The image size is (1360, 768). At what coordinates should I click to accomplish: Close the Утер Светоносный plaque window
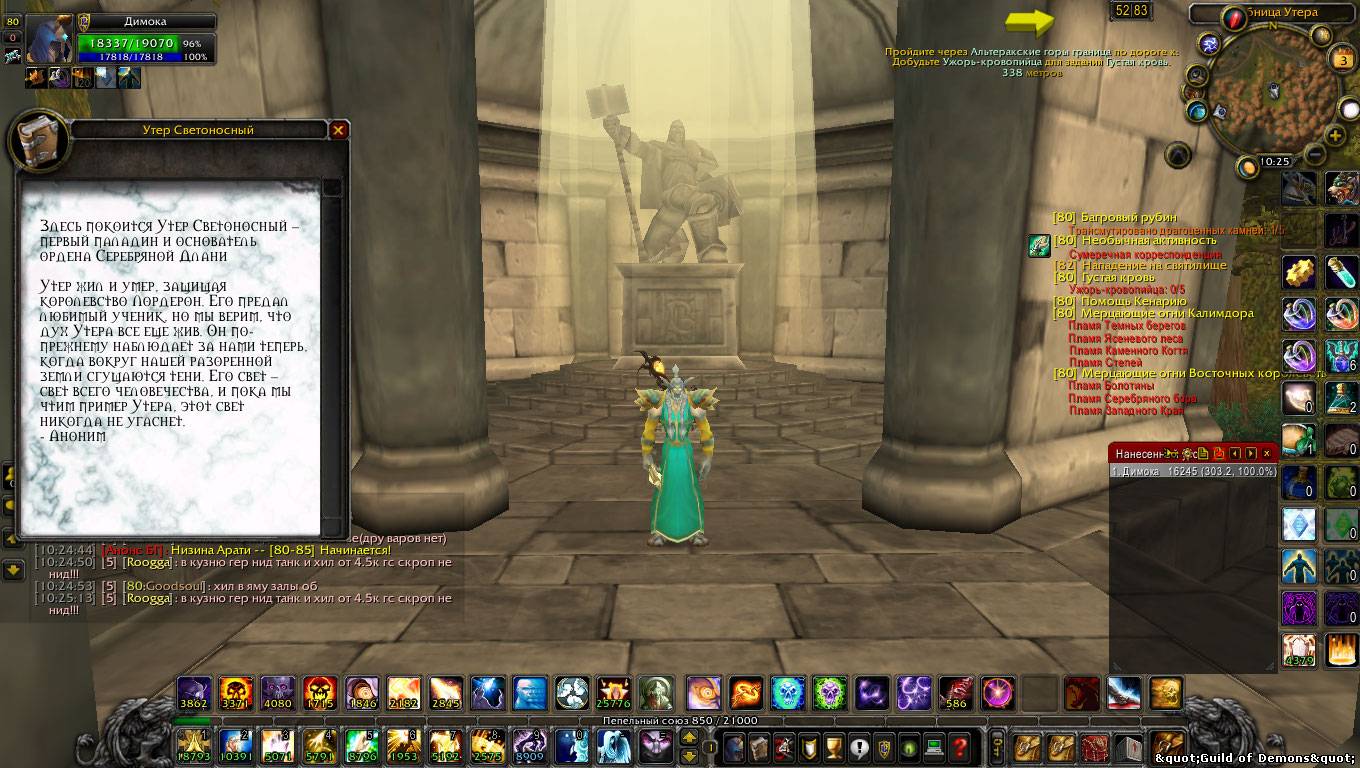(x=339, y=130)
